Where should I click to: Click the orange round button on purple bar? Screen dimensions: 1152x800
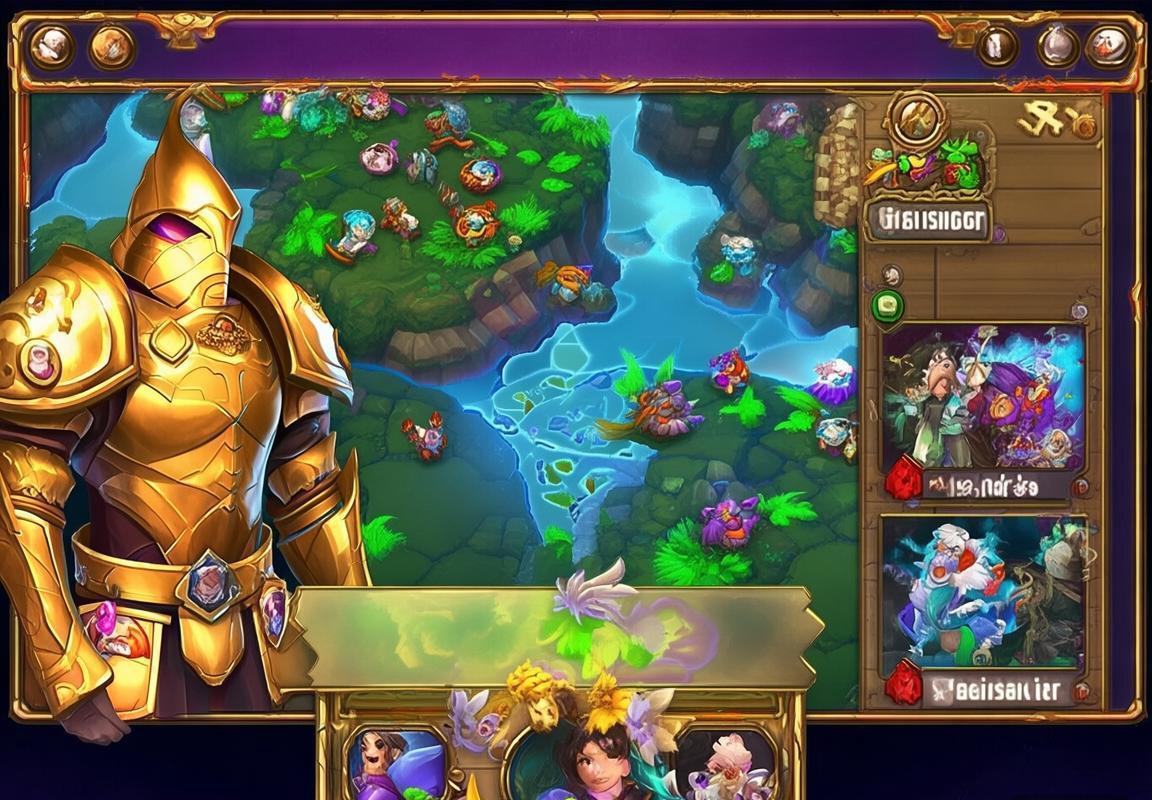tap(112, 46)
